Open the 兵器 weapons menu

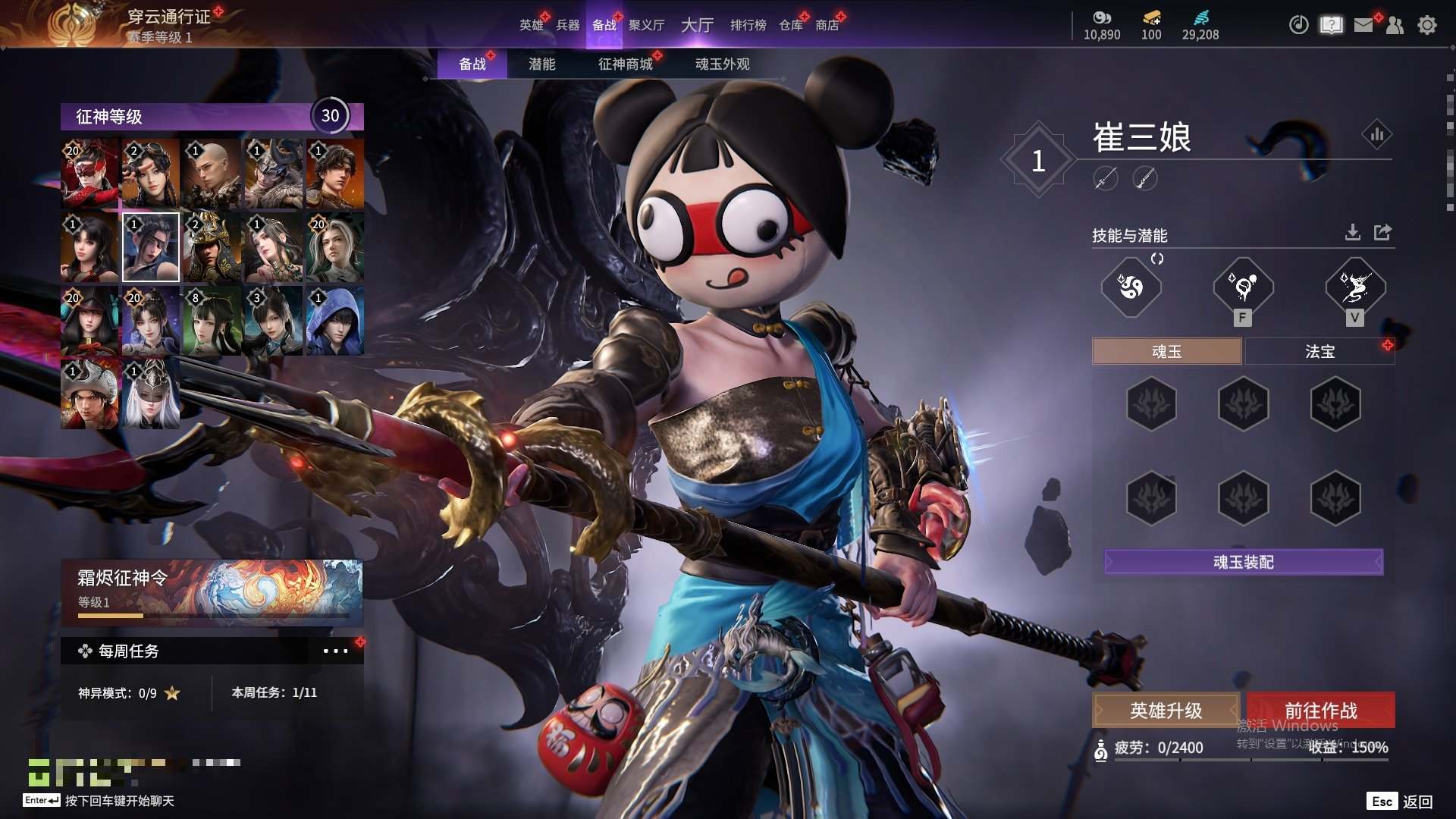pyautogui.click(x=567, y=25)
